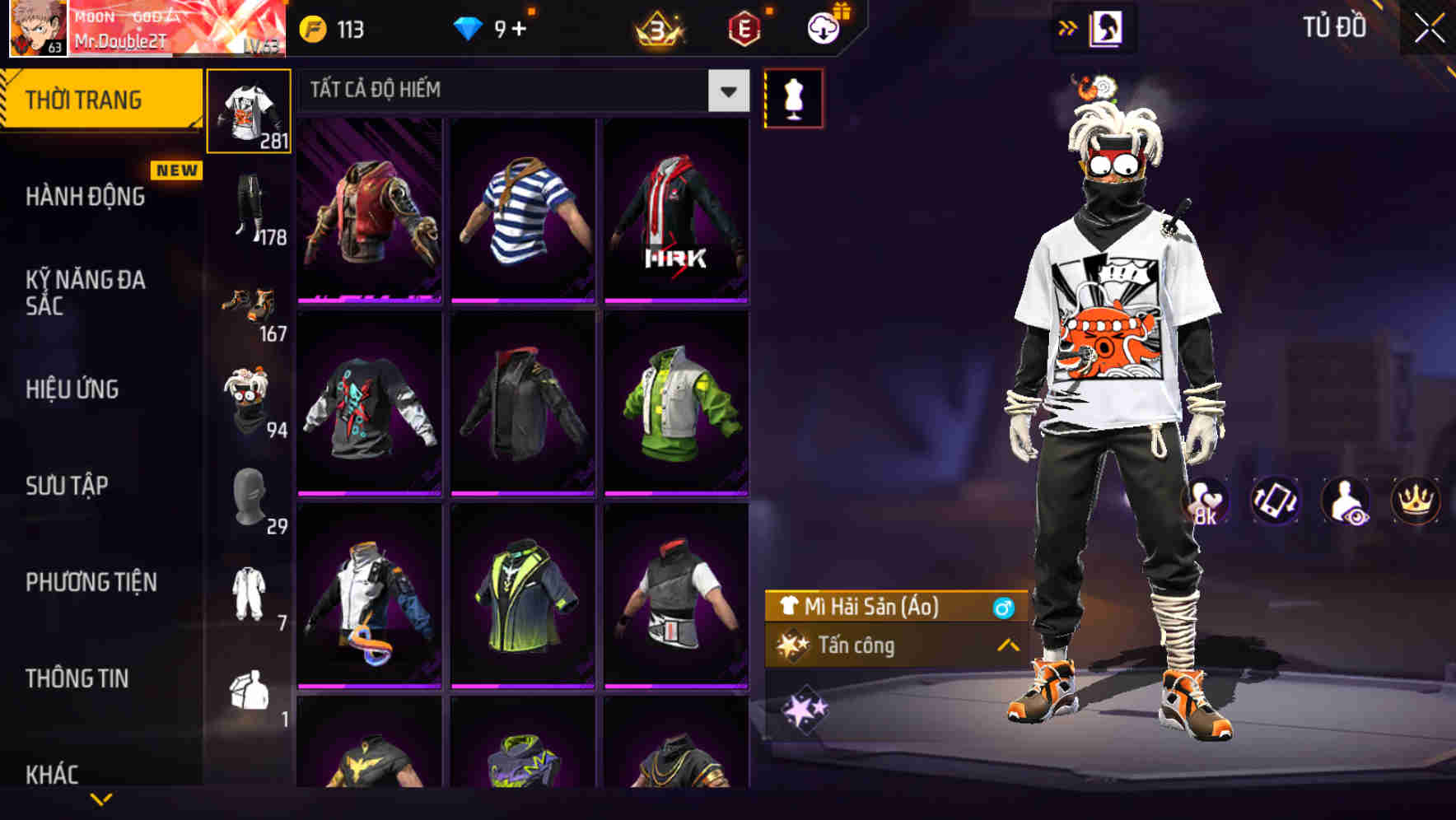Select the mannequin outfit preview icon

[793, 97]
